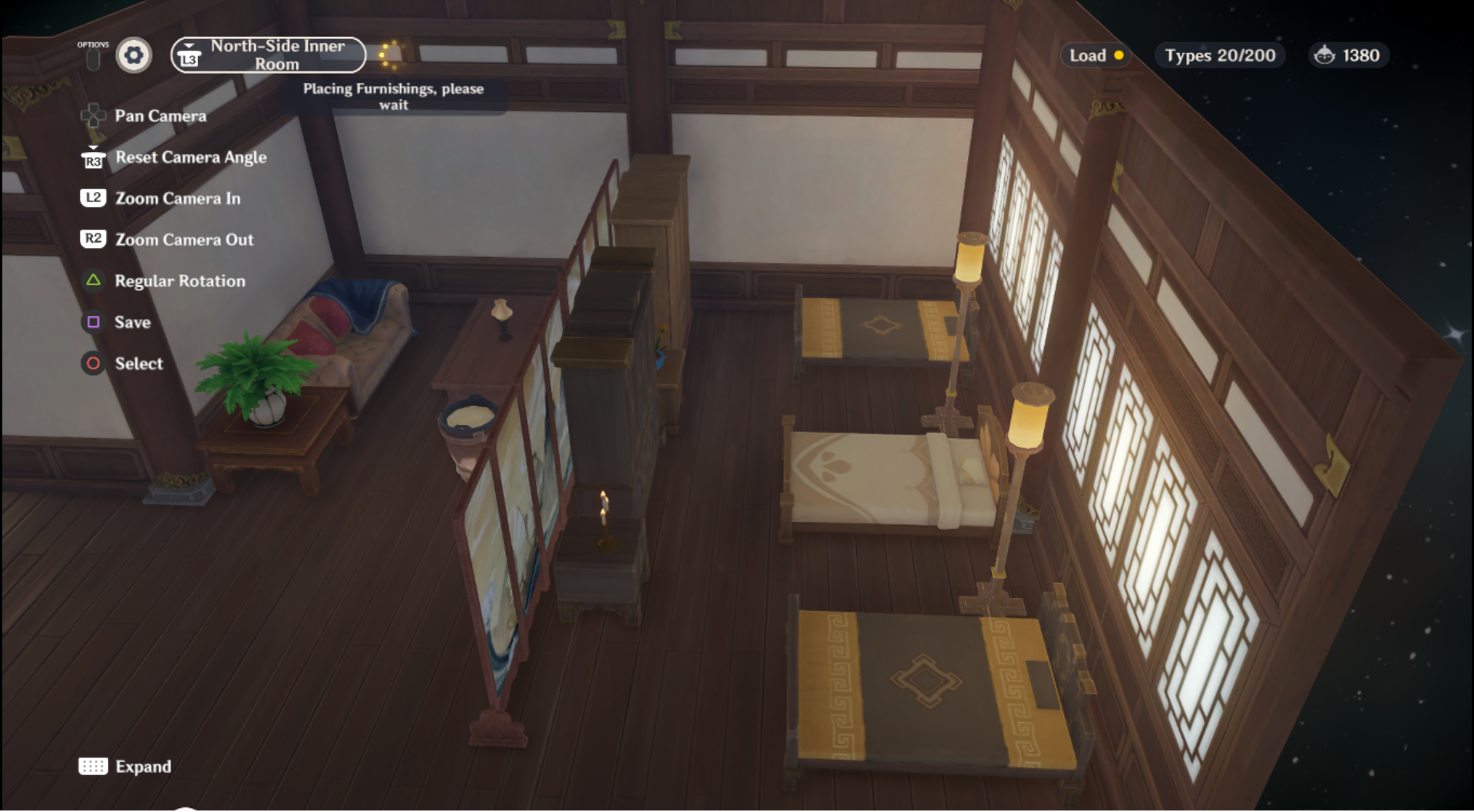Click the purple Save square icon

point(93,322)
